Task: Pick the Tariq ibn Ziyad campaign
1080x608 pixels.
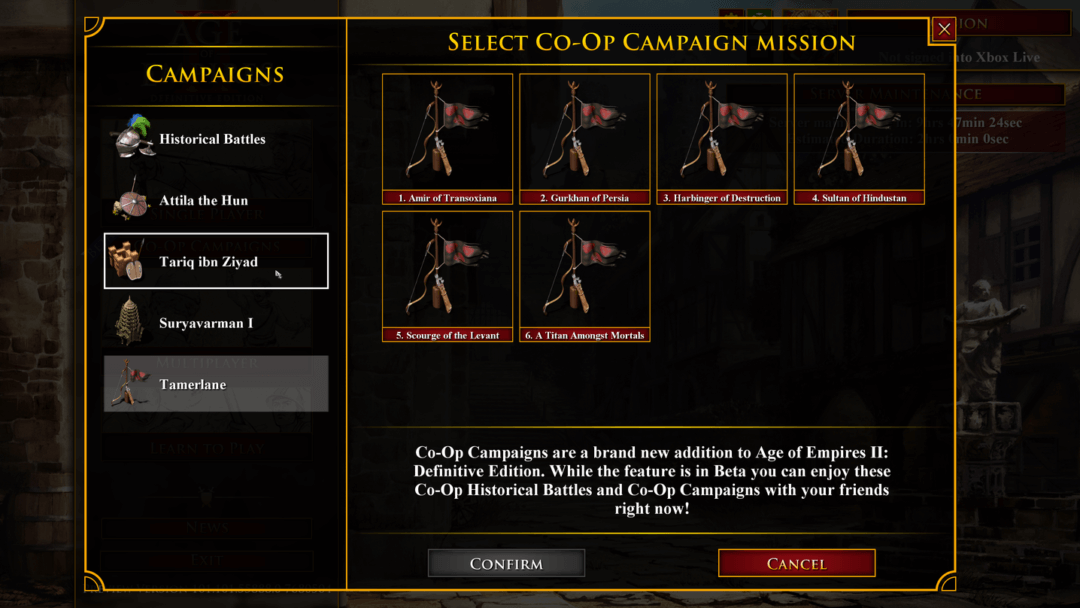Action: point(215,261)
